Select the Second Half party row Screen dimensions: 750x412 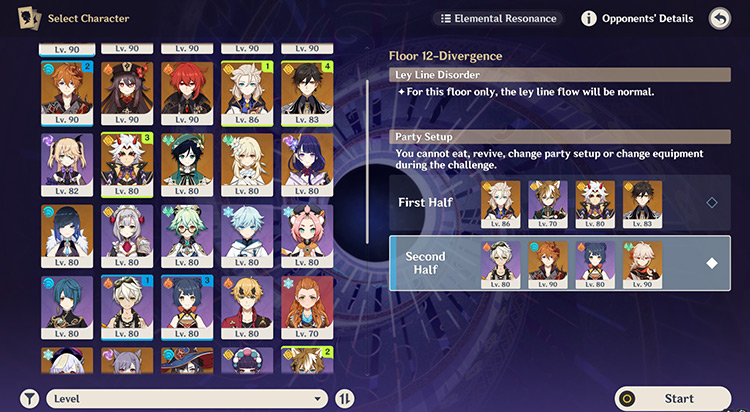559,263
